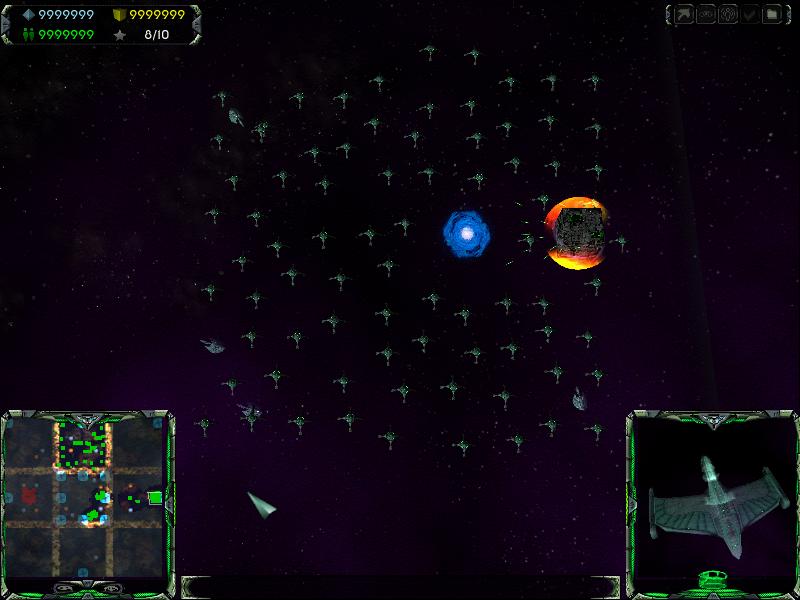Screen dimensions: 800x600
Task: Click the green button below ship portrait
Action: click(x=712, y=577)
